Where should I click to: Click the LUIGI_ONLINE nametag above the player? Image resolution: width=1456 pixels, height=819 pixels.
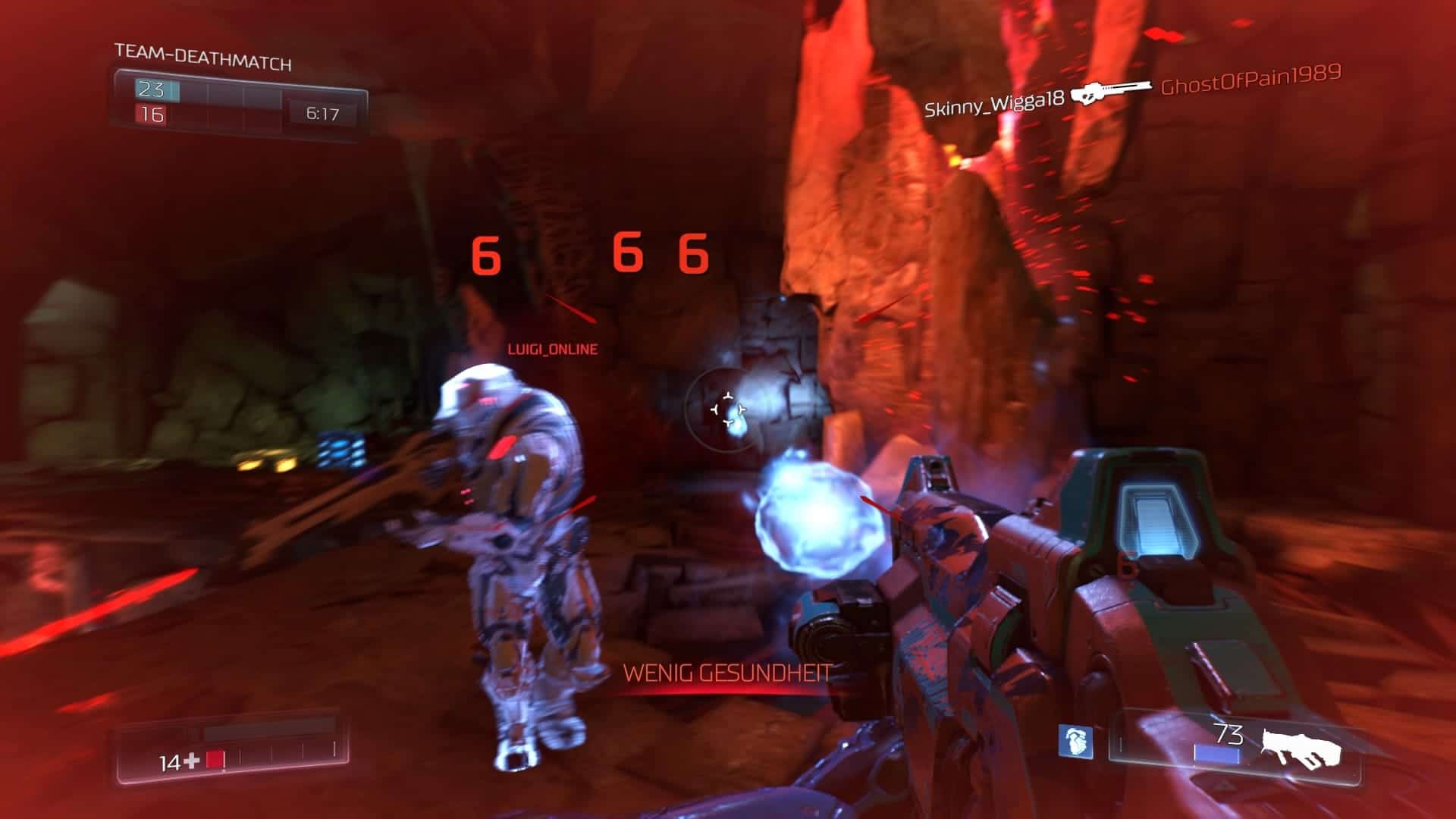coord(551,350)
